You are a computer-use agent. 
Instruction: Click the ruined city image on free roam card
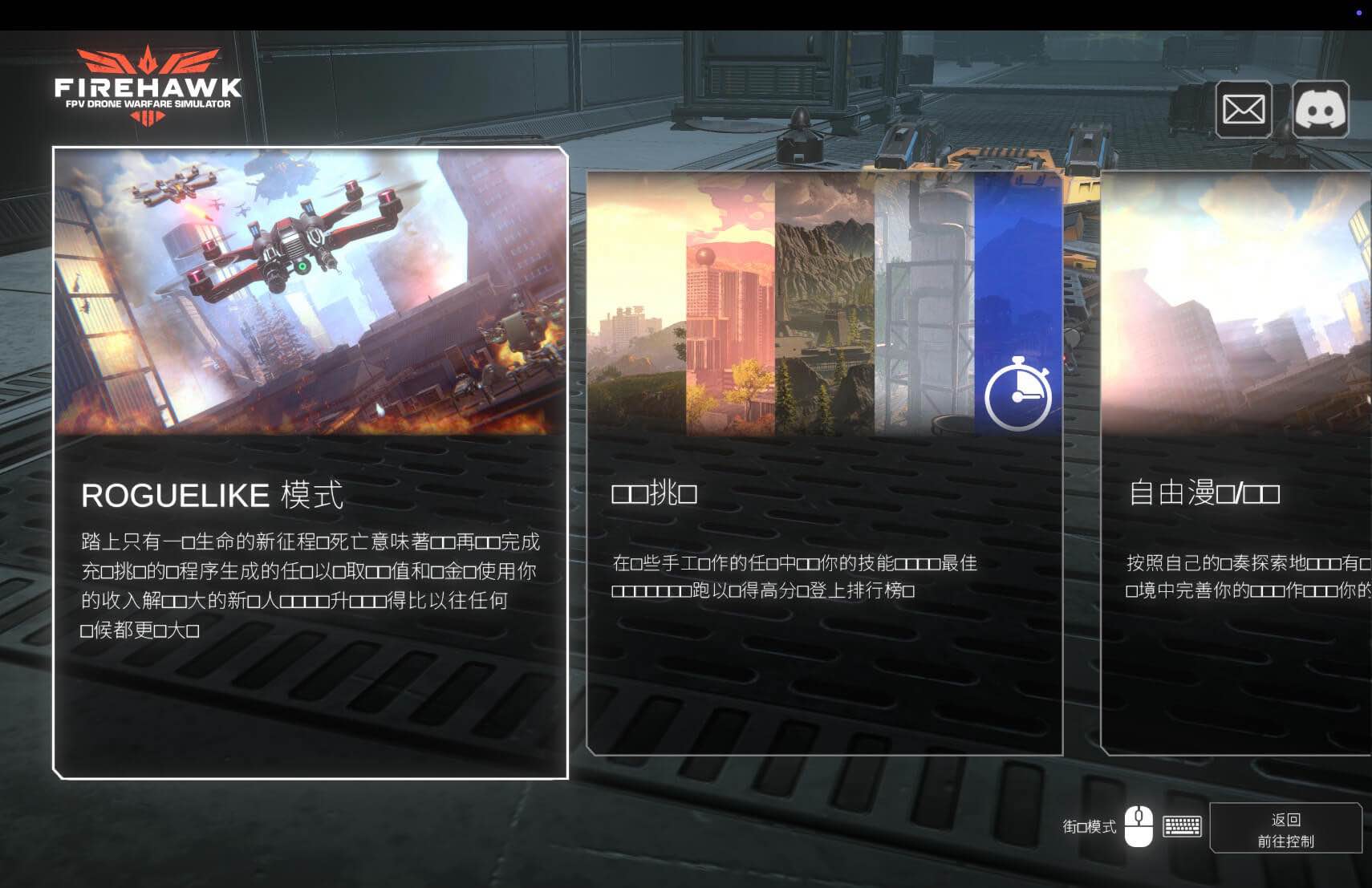[1236, 305]
